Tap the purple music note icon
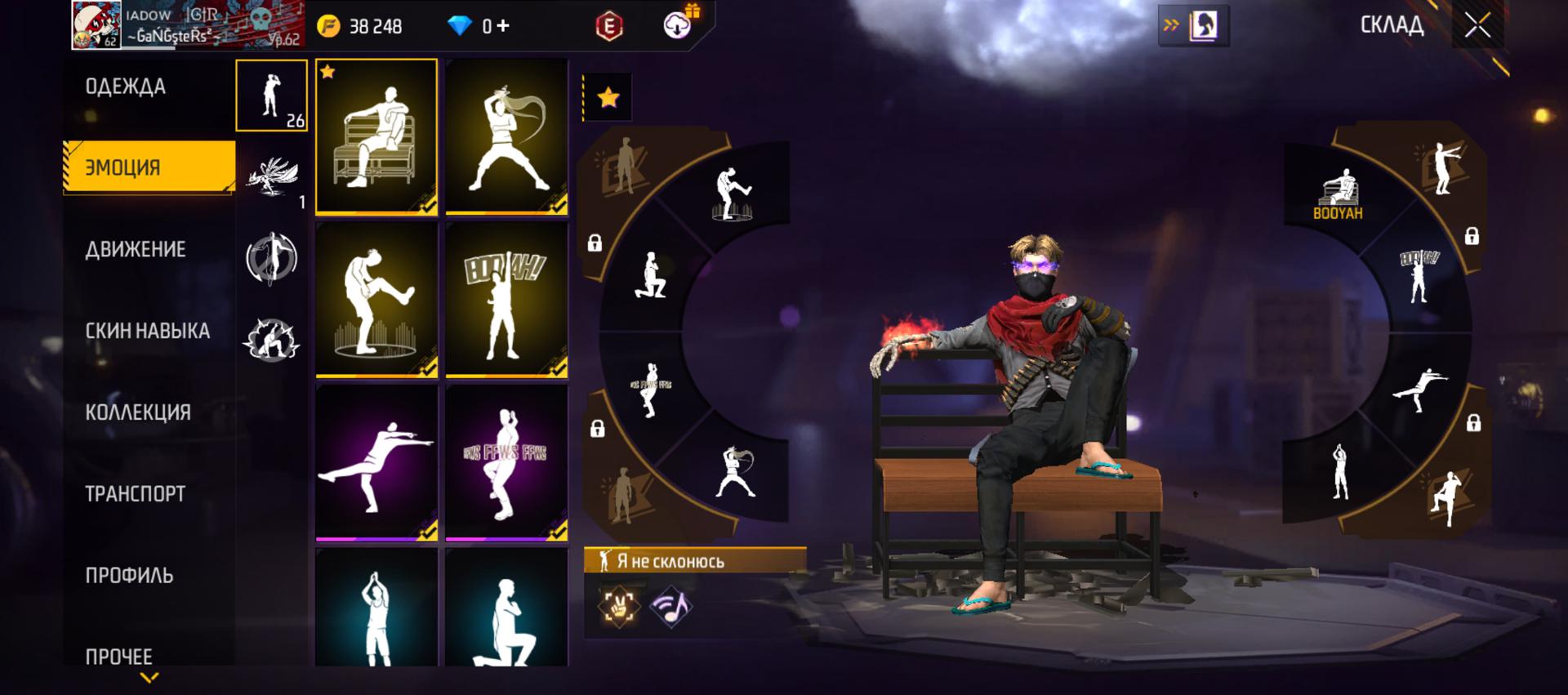The height and width of the screenshot is (695, 1568). [670, 607]
